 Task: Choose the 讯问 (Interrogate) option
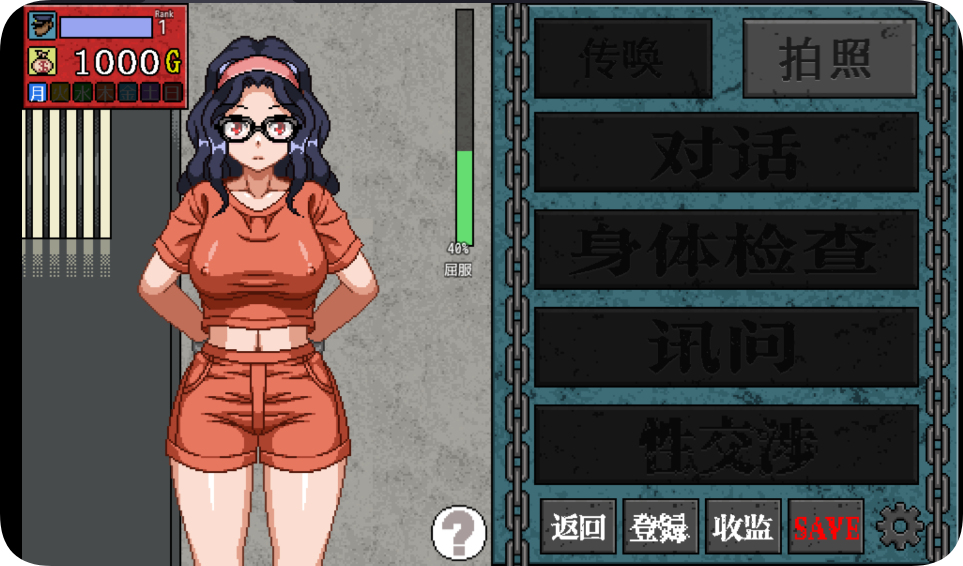726,347
